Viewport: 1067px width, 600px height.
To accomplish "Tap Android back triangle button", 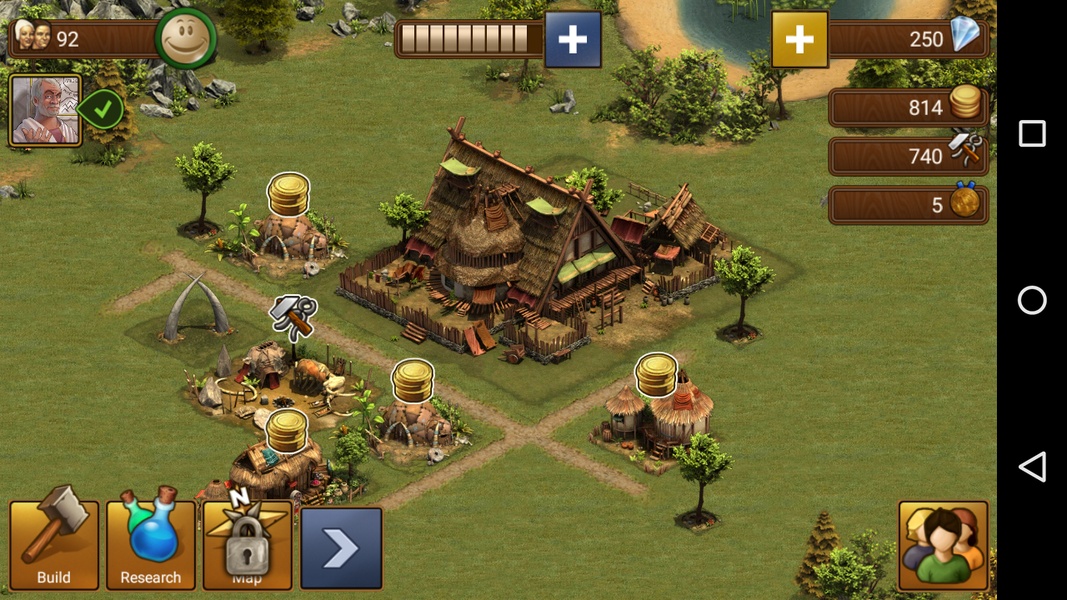I will coord(1032,467).
